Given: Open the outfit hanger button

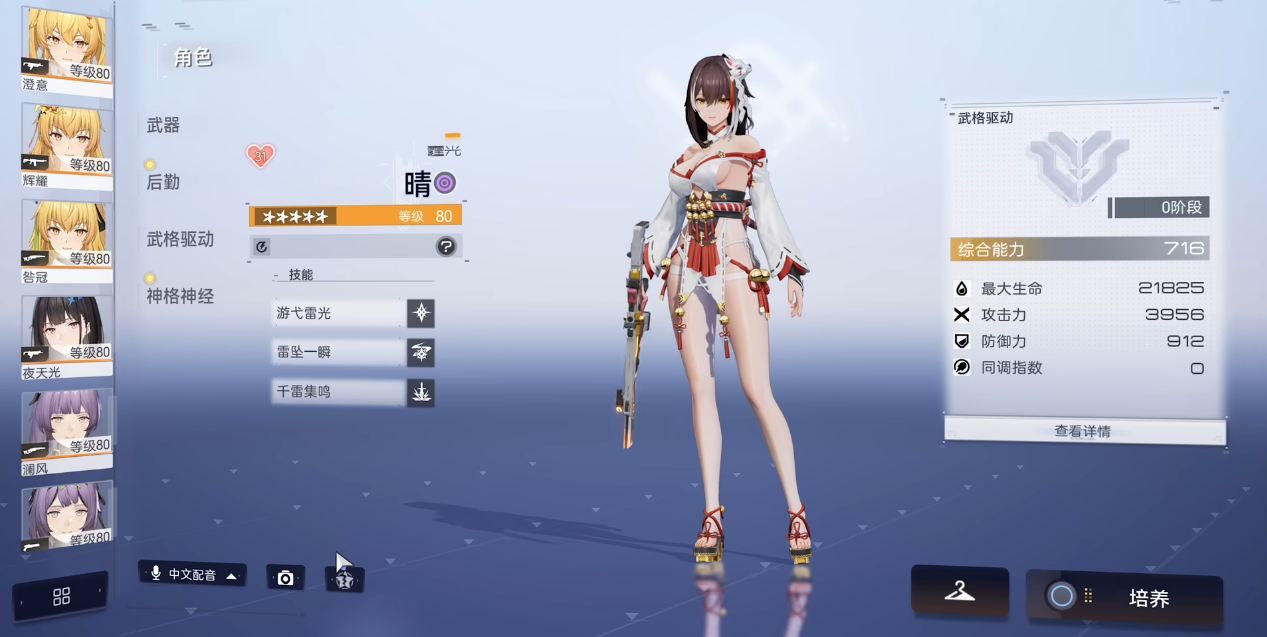Looking at the screenshot, I should tap(959, 591).
